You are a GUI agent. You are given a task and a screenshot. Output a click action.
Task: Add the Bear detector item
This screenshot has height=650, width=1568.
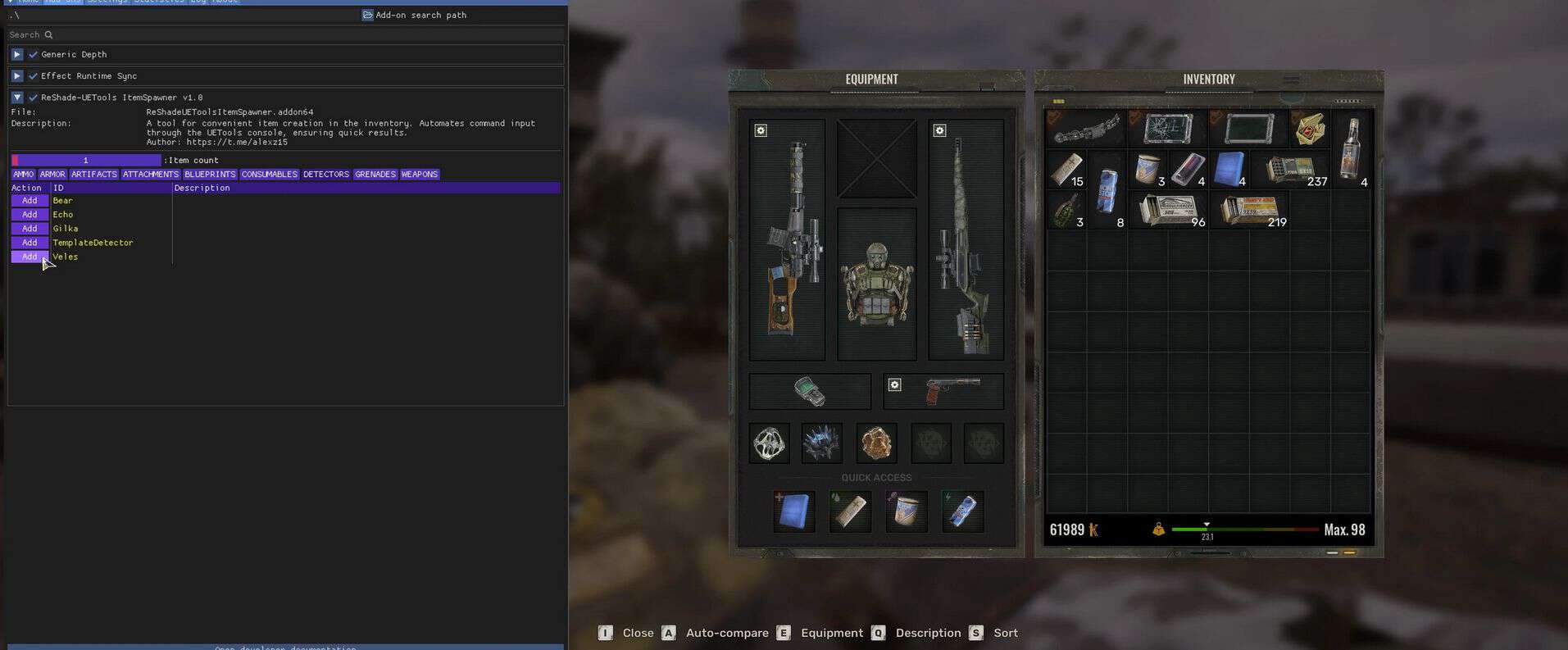click(x=30, y=201)
